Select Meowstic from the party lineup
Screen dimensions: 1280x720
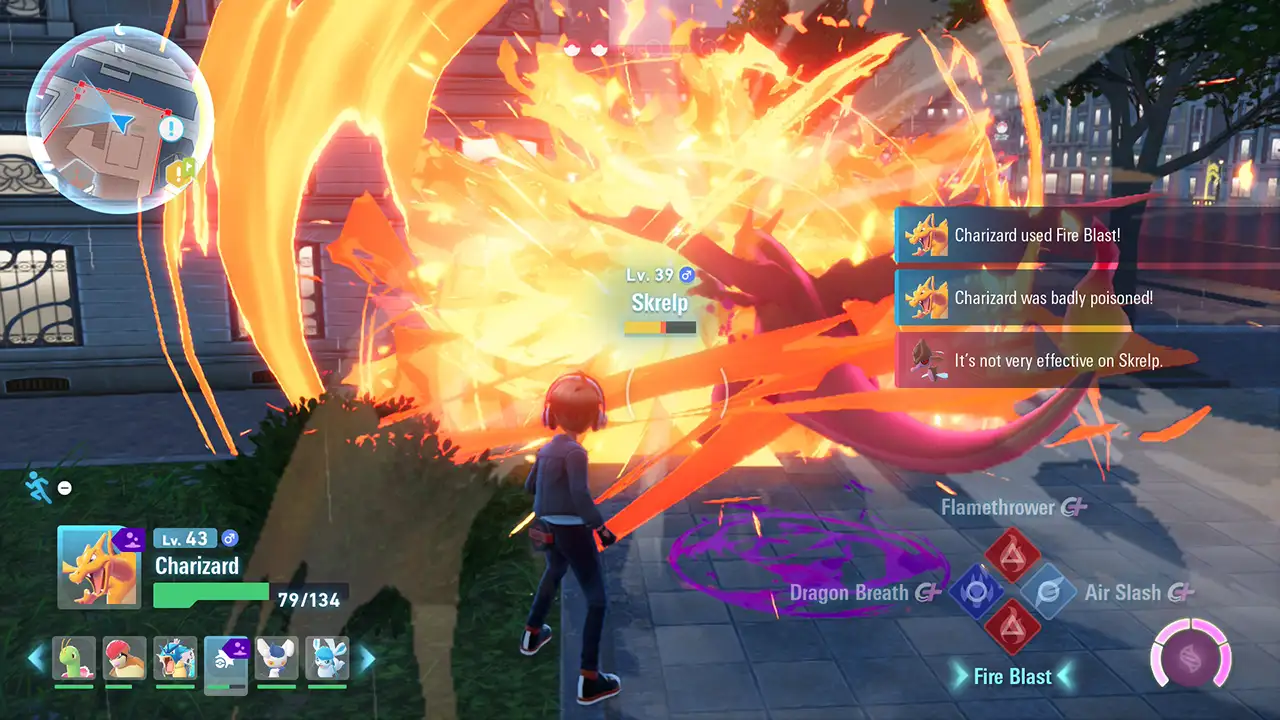[x=278, y=659]
